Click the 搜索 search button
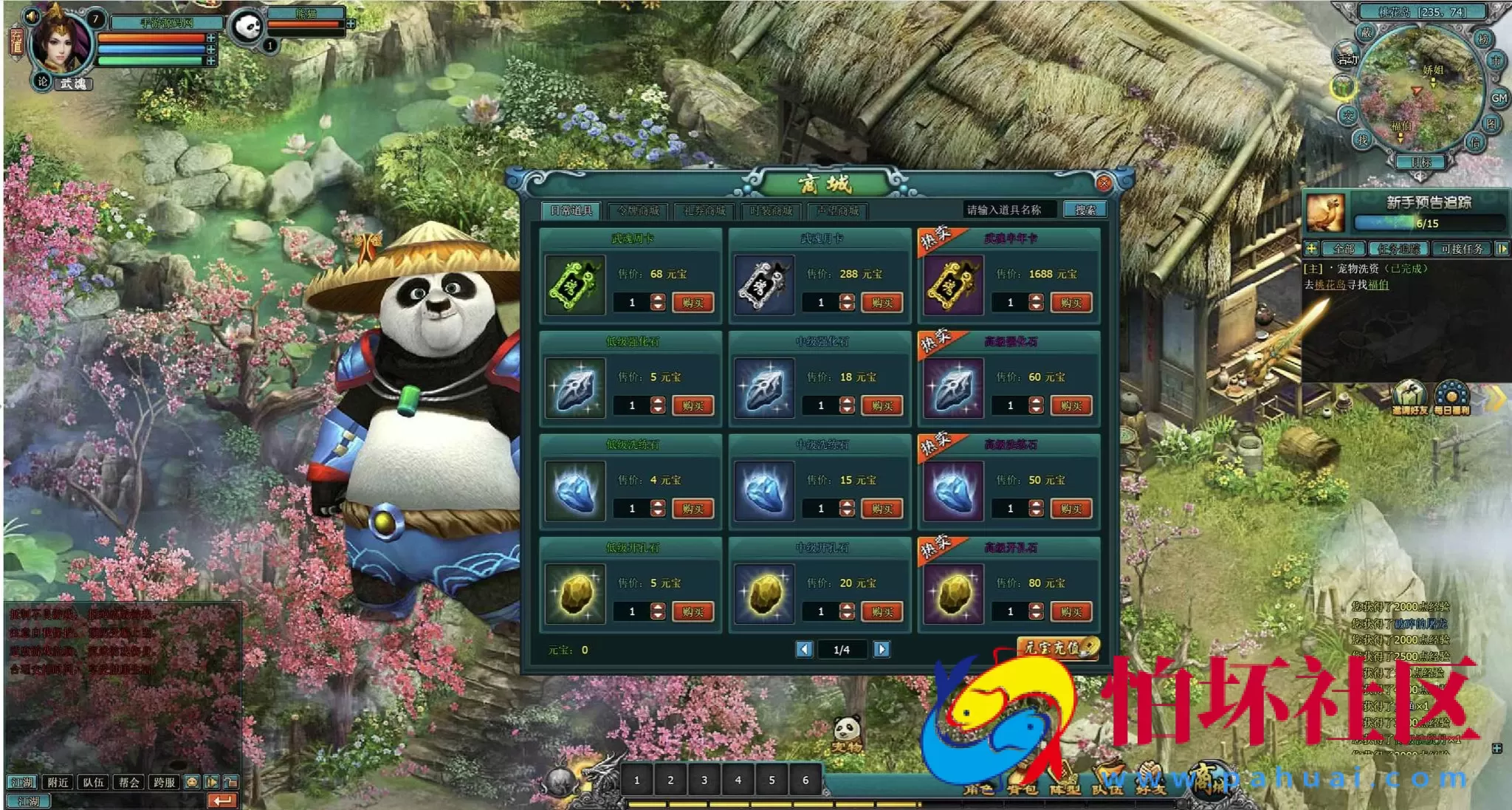 (1085, 210)
